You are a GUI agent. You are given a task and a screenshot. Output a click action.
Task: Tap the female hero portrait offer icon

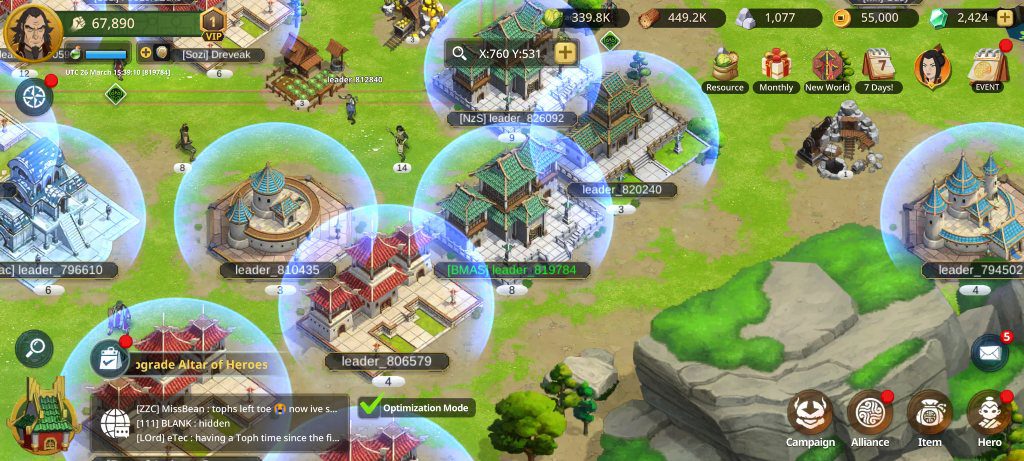coord(932,68)
